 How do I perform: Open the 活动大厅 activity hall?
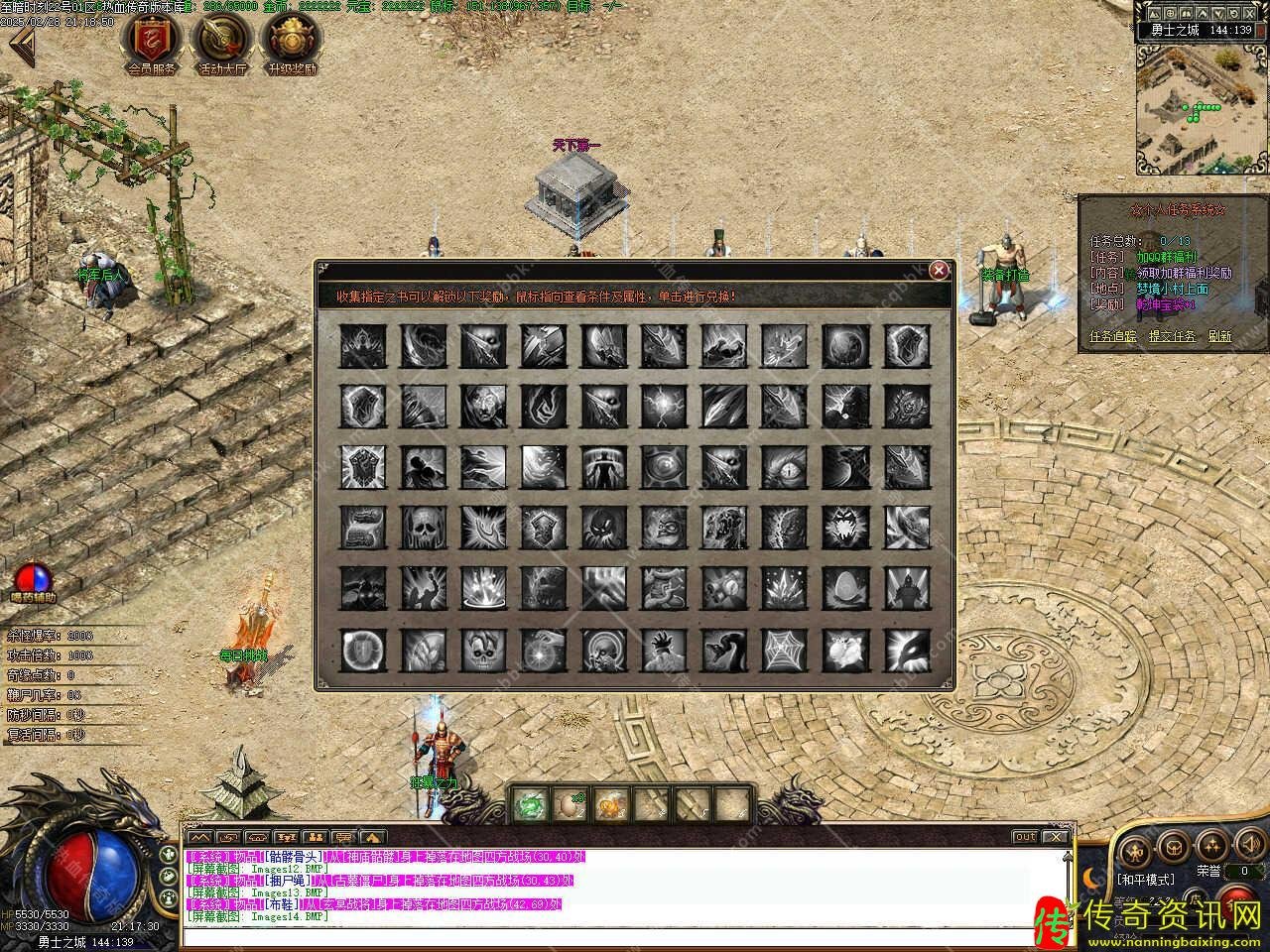tap(222, 40)
